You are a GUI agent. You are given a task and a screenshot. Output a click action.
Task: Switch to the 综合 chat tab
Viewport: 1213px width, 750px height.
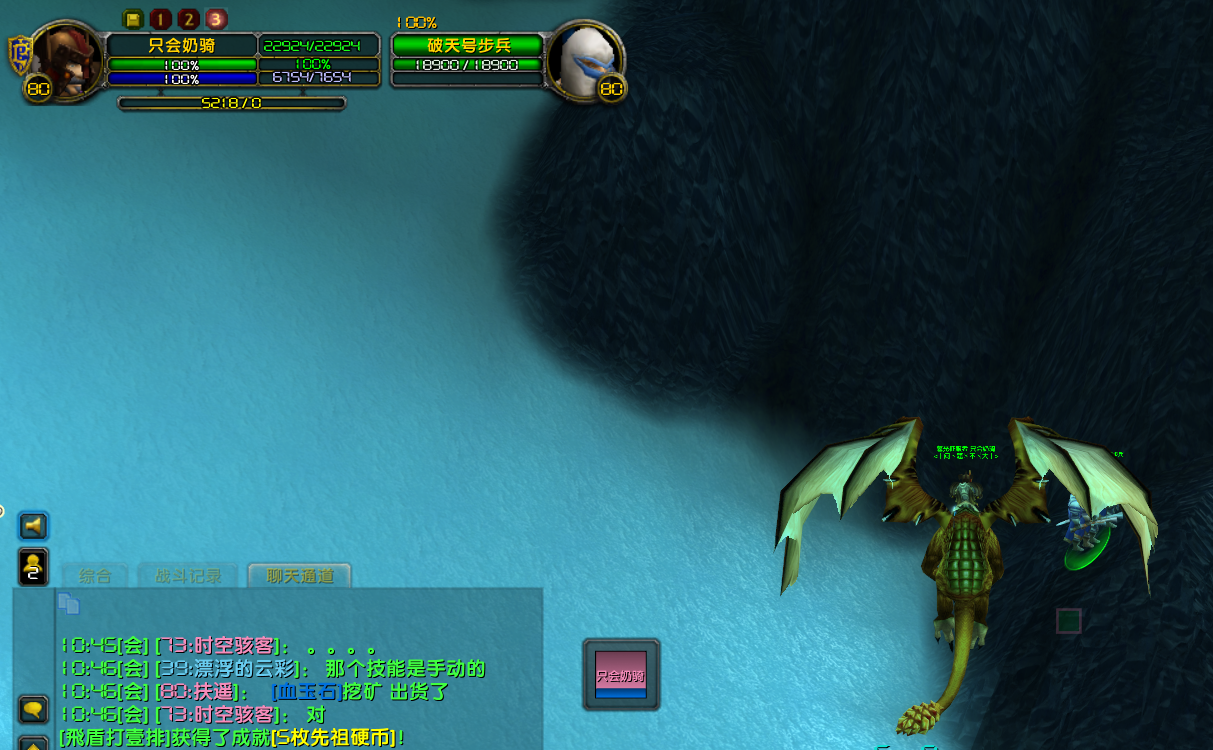click(x=96, y=576)
